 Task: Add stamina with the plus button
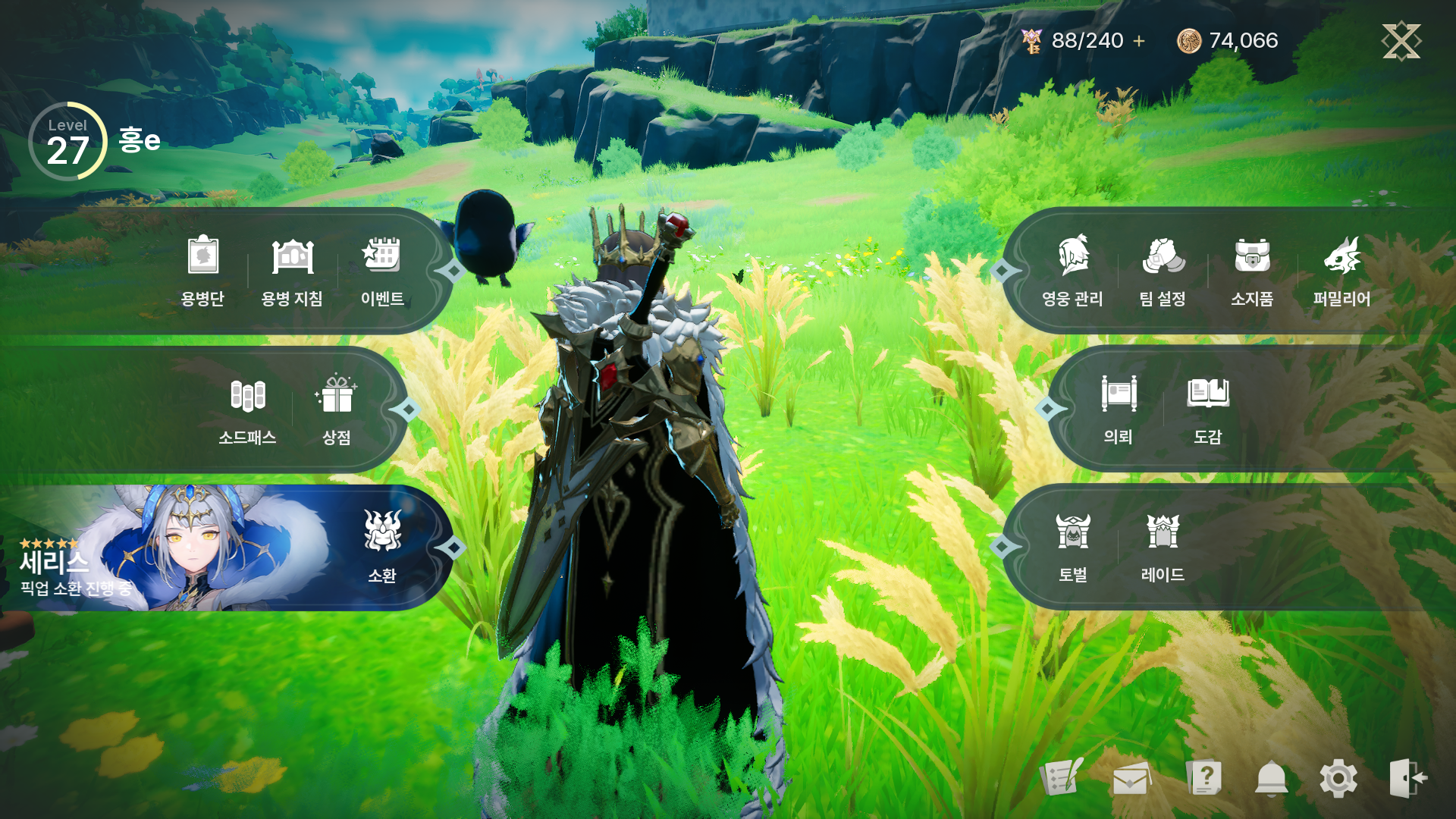[x=1139, y=41]
